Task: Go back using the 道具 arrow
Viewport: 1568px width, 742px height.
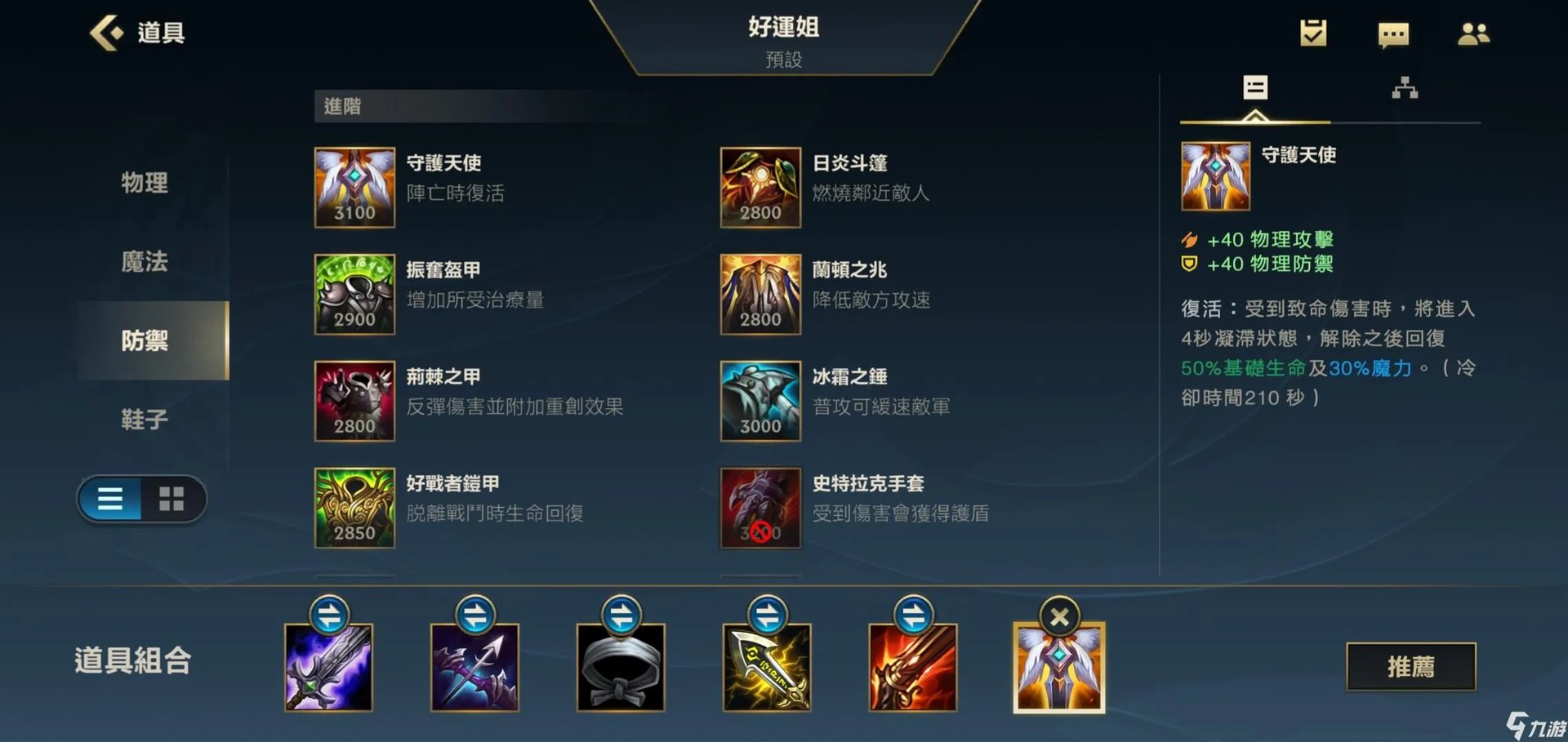Action: coord(106,33)
